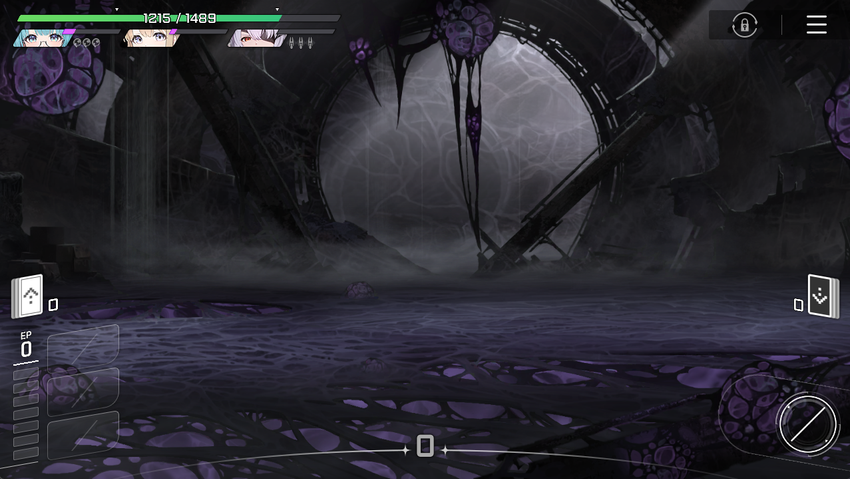Open the draw pile card deck
Viewport: 850px width, 479px height.
(29, 297)
